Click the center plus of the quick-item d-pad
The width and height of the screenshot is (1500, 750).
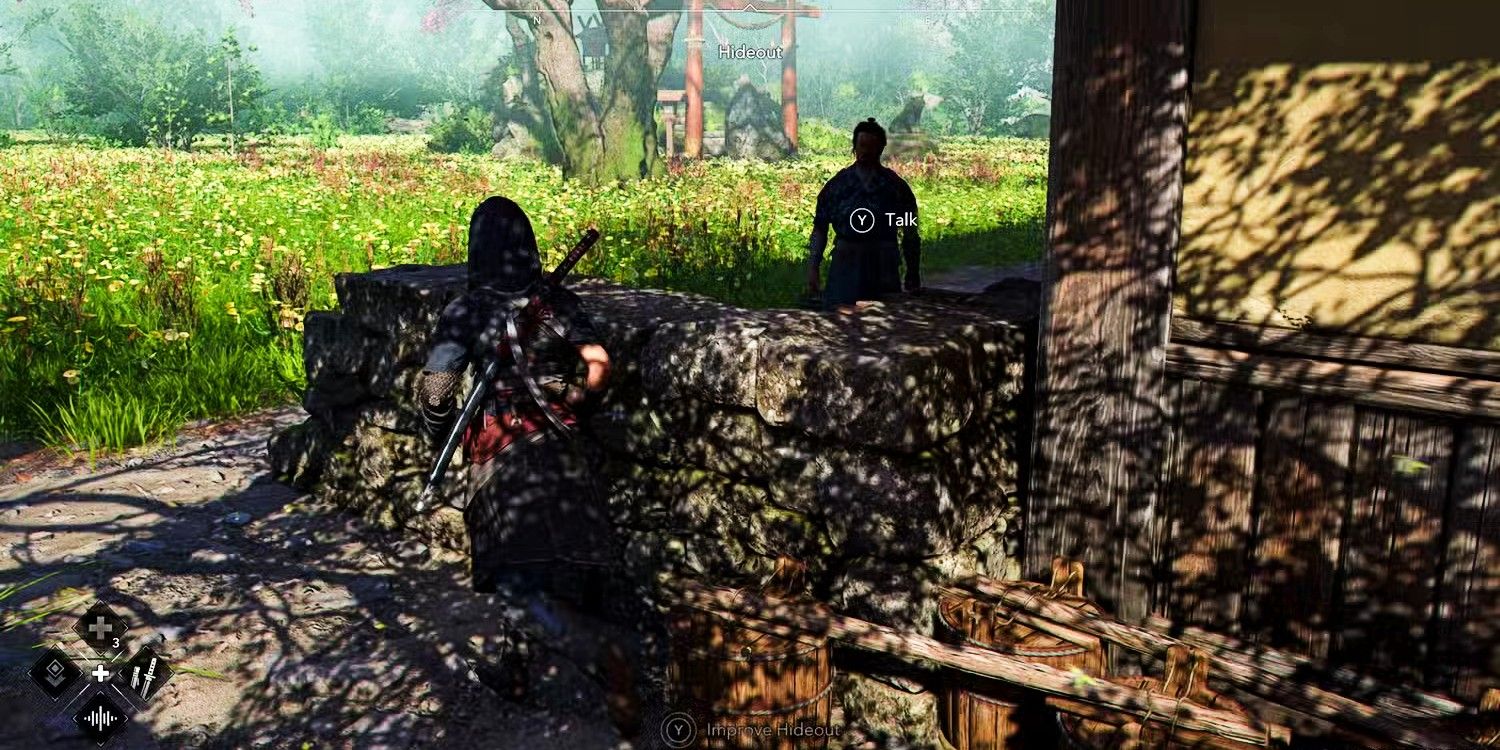pos(101,672)
